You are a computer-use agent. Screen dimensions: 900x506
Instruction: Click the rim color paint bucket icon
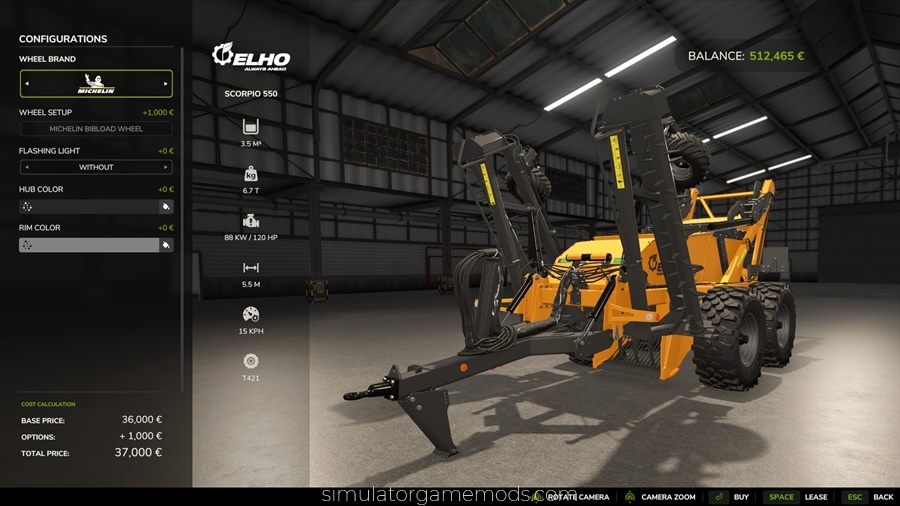(166, 245)
